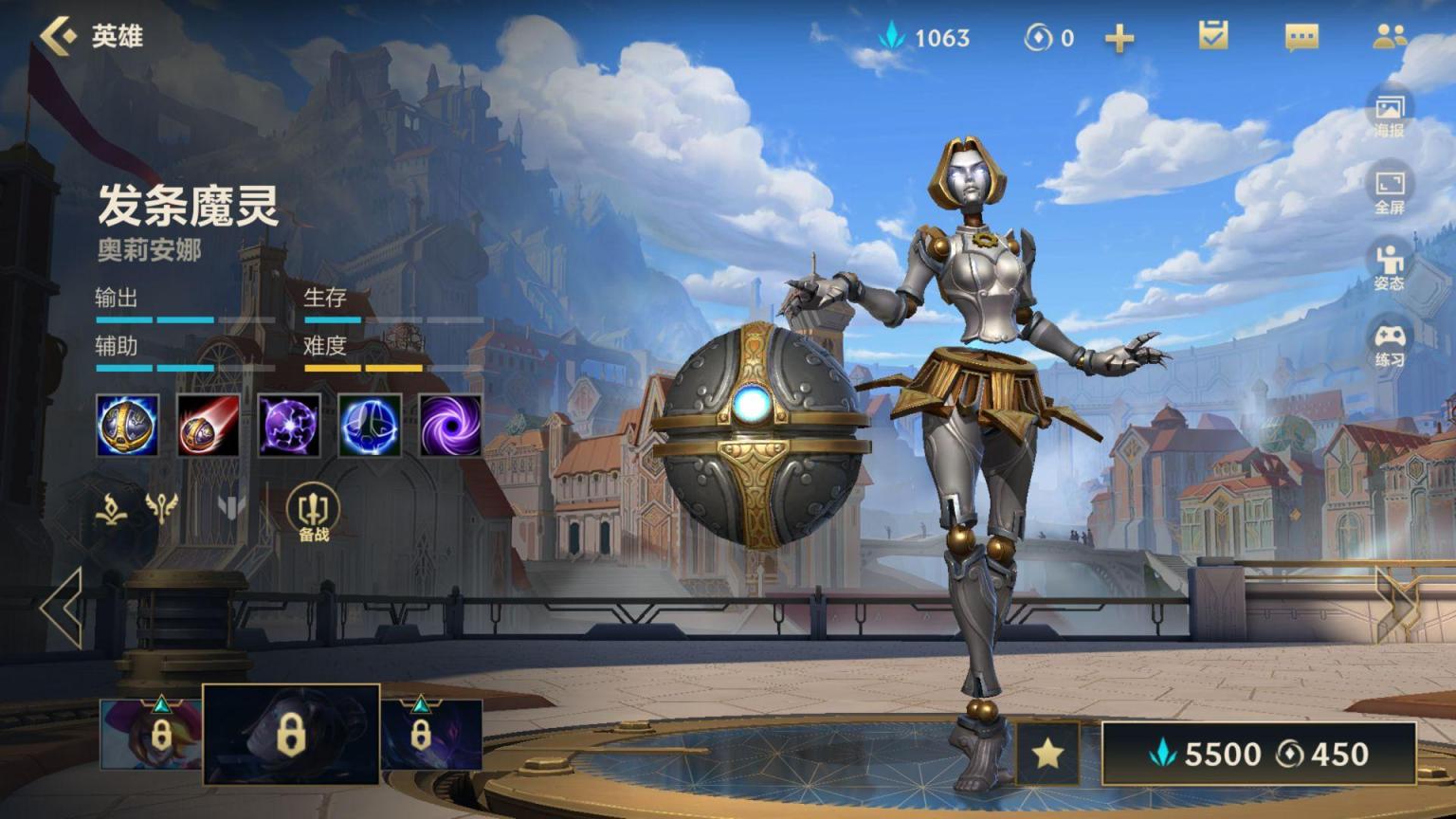
Task: Select the purple vortex ultimate ability icon
Action: coord(450,426)
